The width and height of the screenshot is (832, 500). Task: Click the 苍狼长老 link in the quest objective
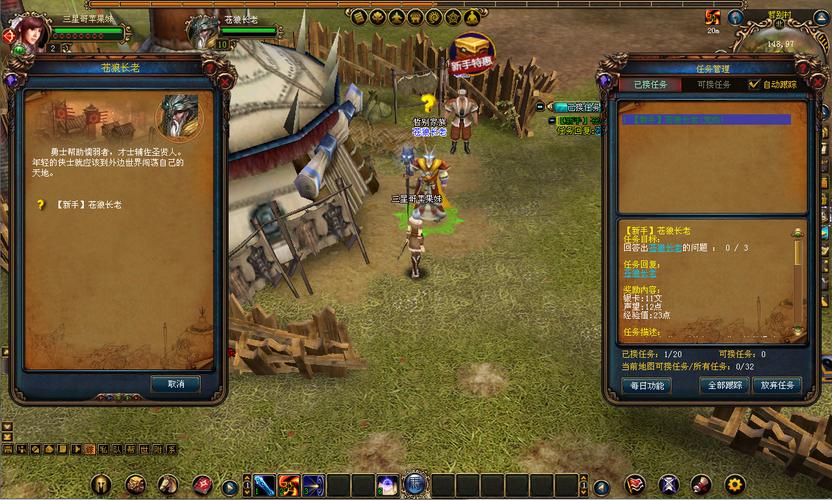(667, 247)
